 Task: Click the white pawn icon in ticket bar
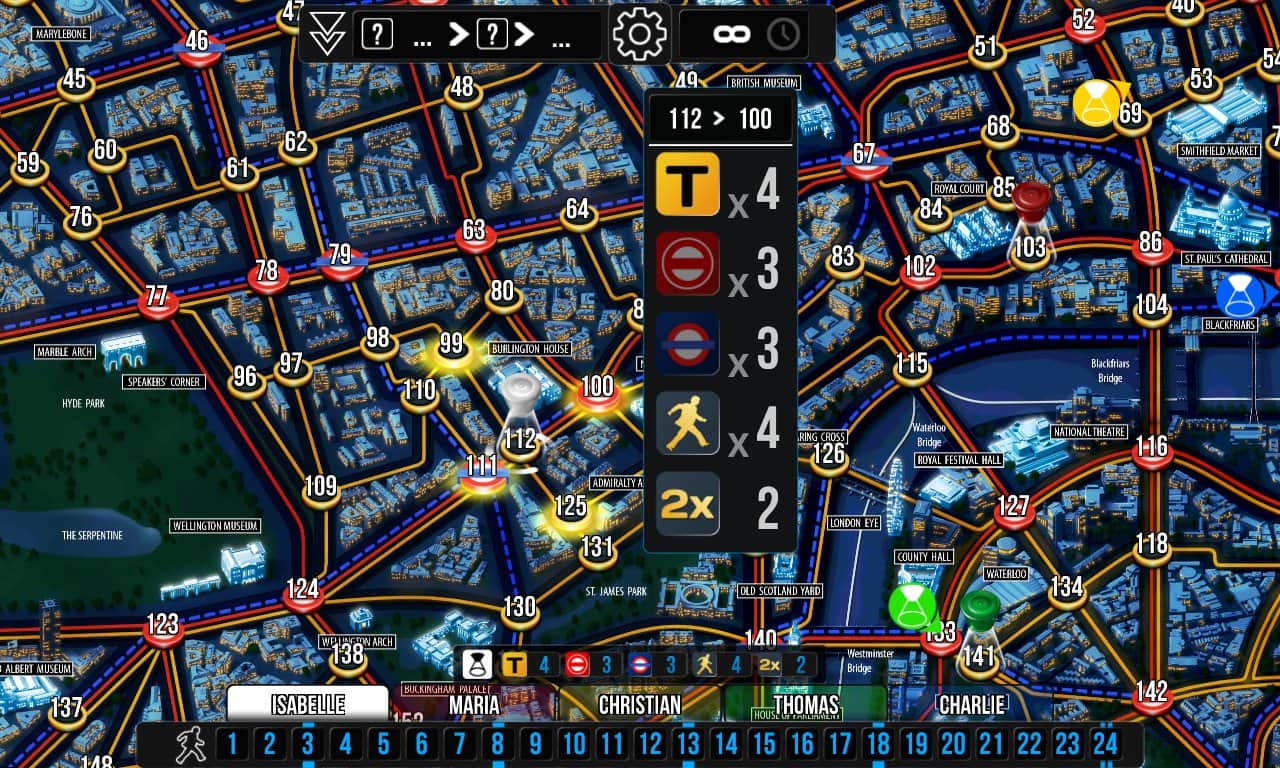(x=477, y=664)
